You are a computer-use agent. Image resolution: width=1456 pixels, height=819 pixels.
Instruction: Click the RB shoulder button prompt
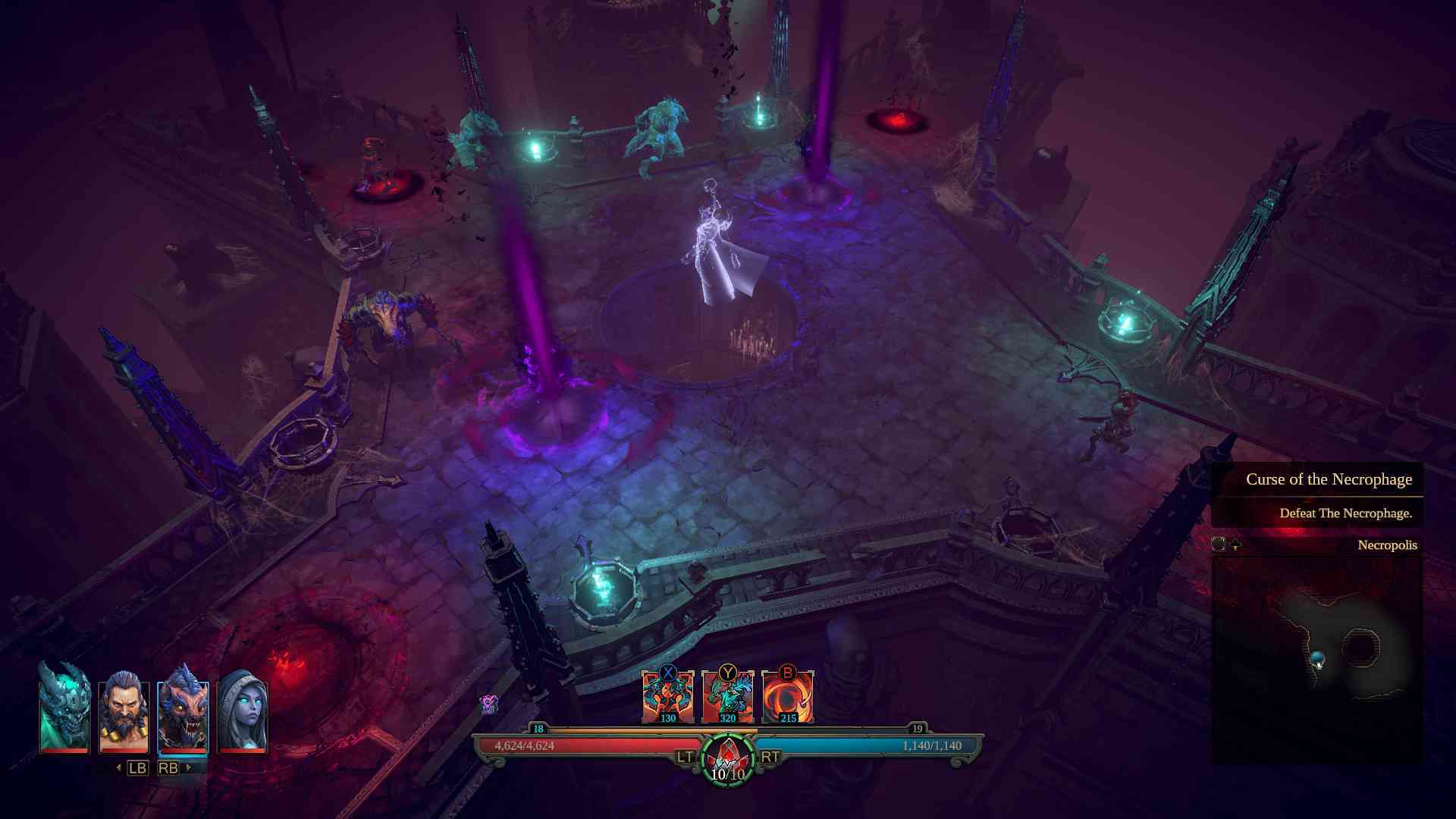pos(168,767)
